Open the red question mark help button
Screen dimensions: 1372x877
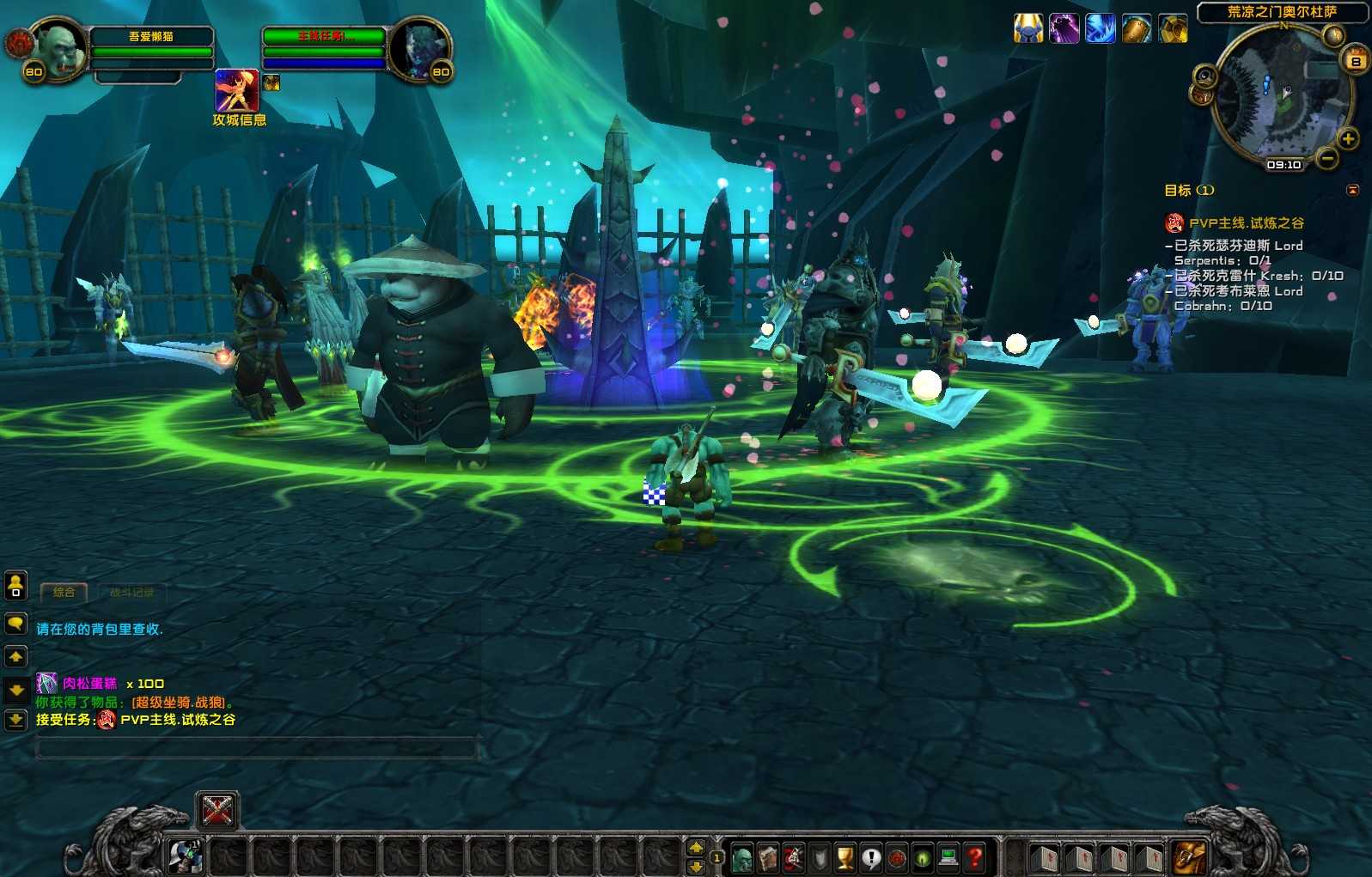[x=974, y=857]
